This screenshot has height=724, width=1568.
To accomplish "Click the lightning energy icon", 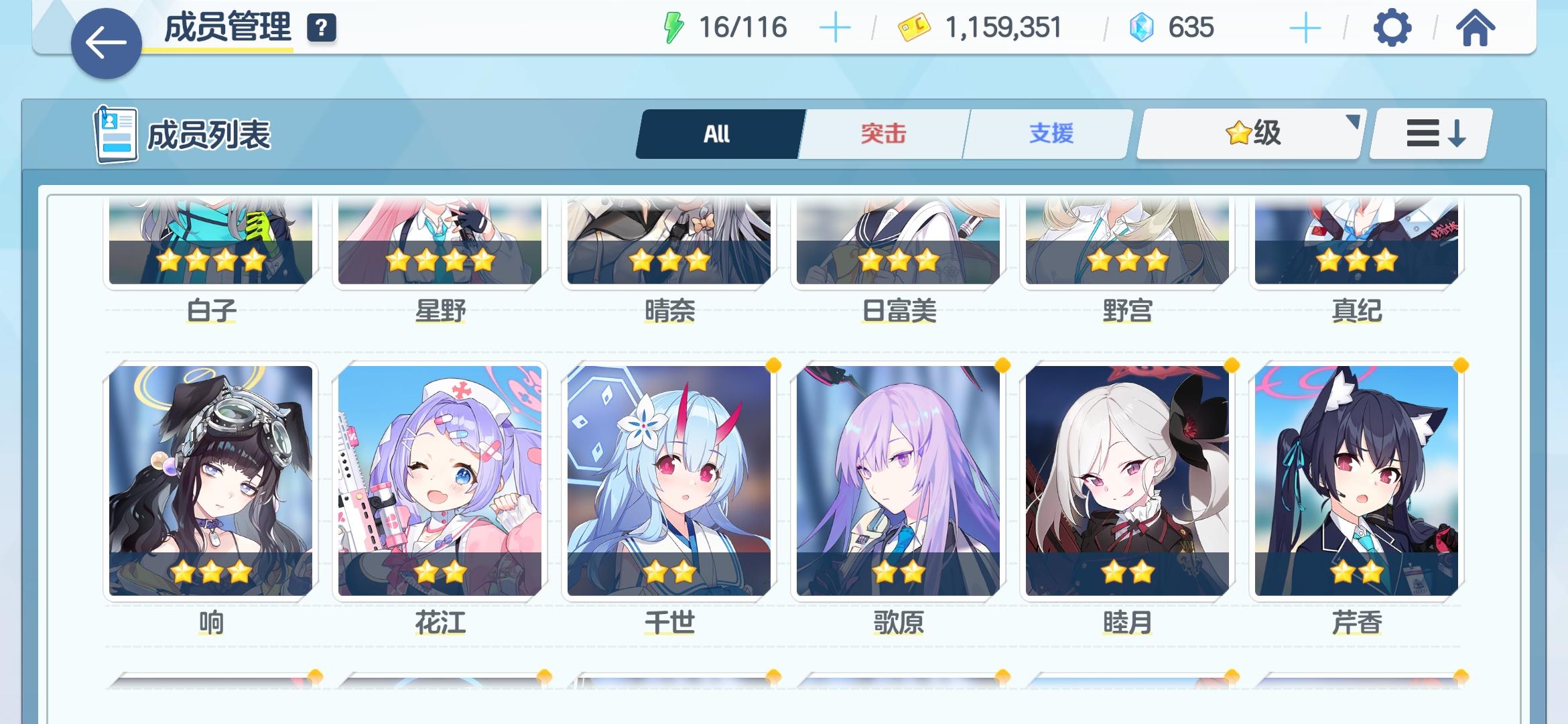I will (x=673, y=27).
